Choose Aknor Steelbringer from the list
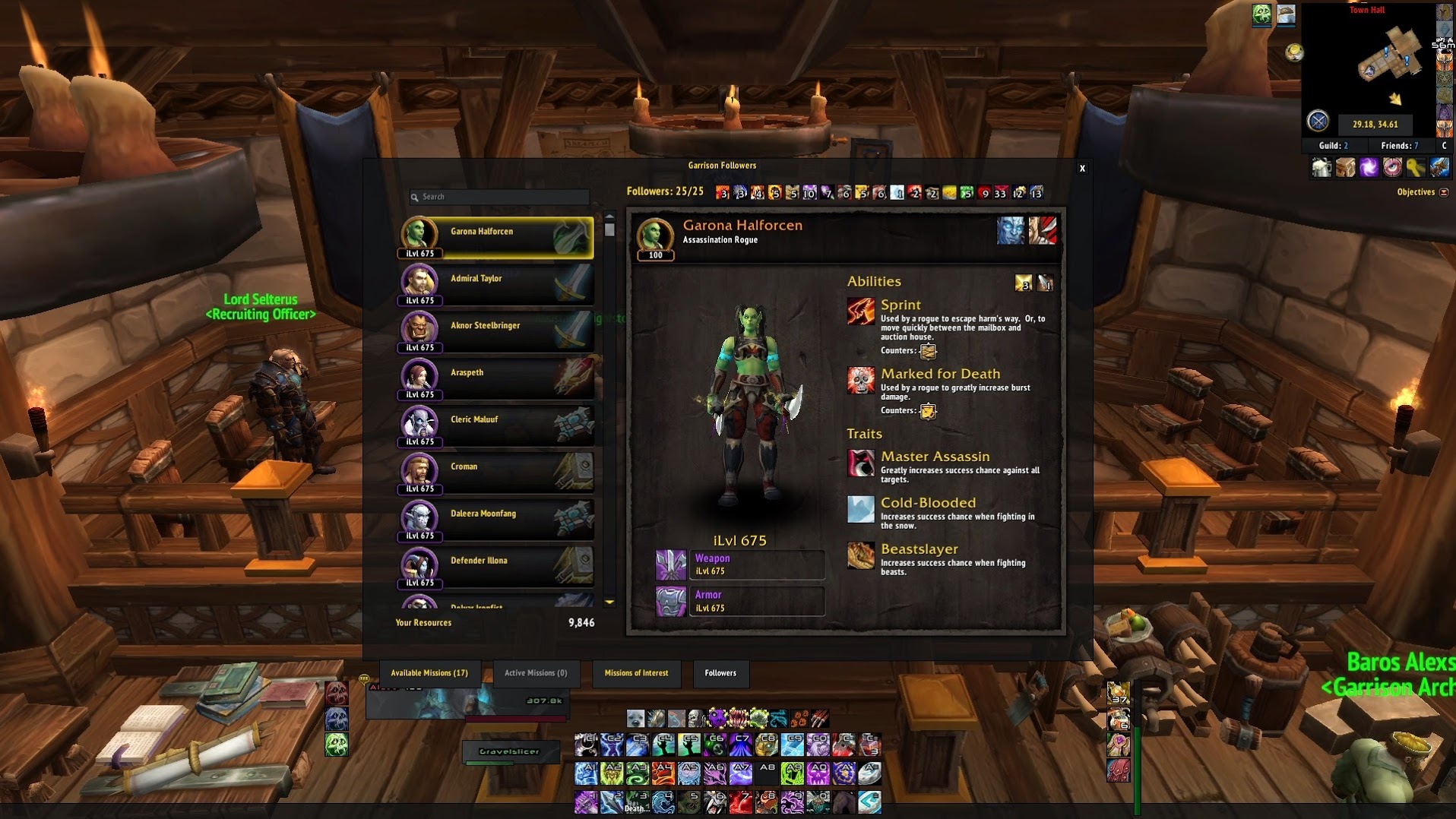This screenshot has height=819, width=1456. tap(496, 331)
